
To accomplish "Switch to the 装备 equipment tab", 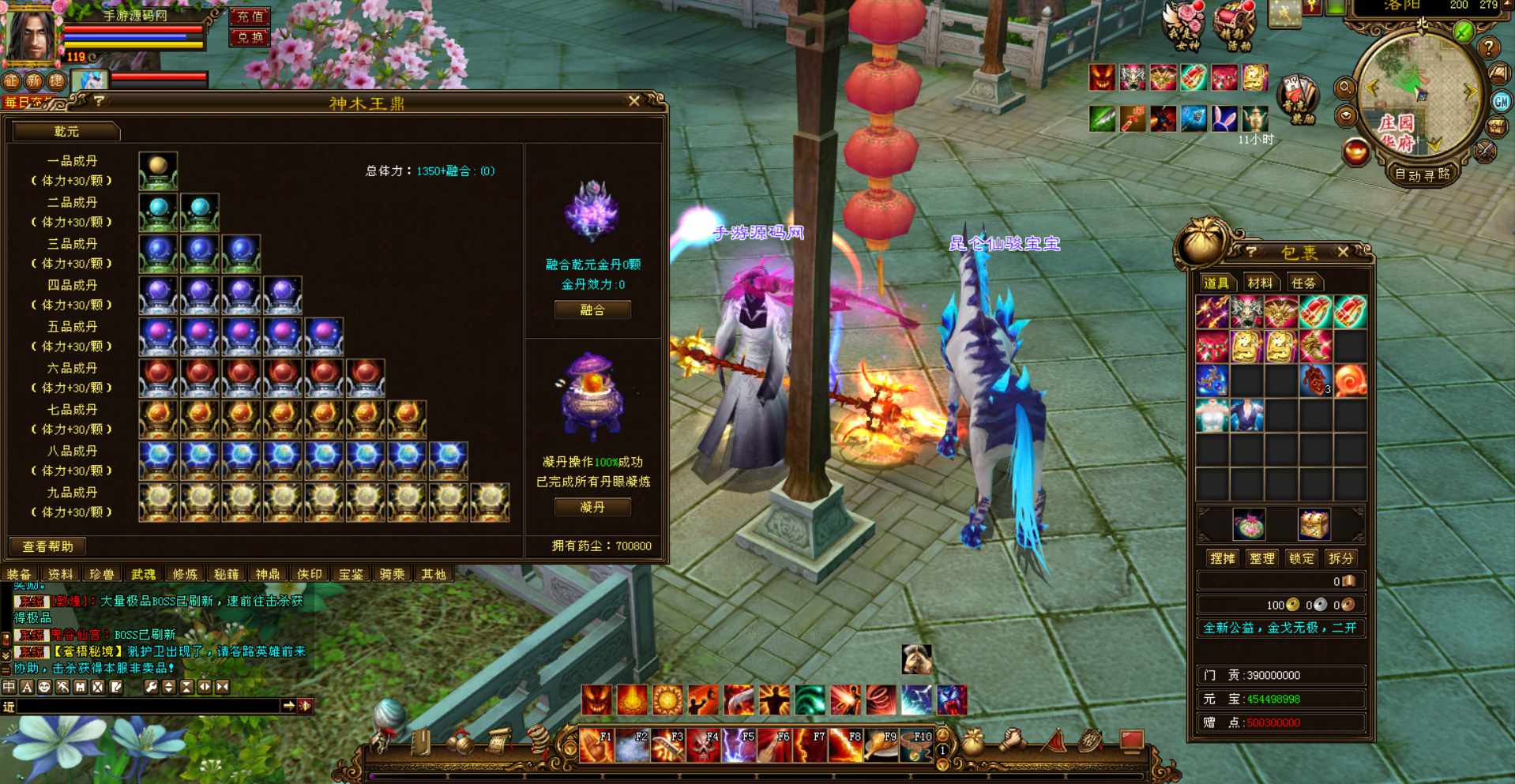I will [x=19, y=574].
